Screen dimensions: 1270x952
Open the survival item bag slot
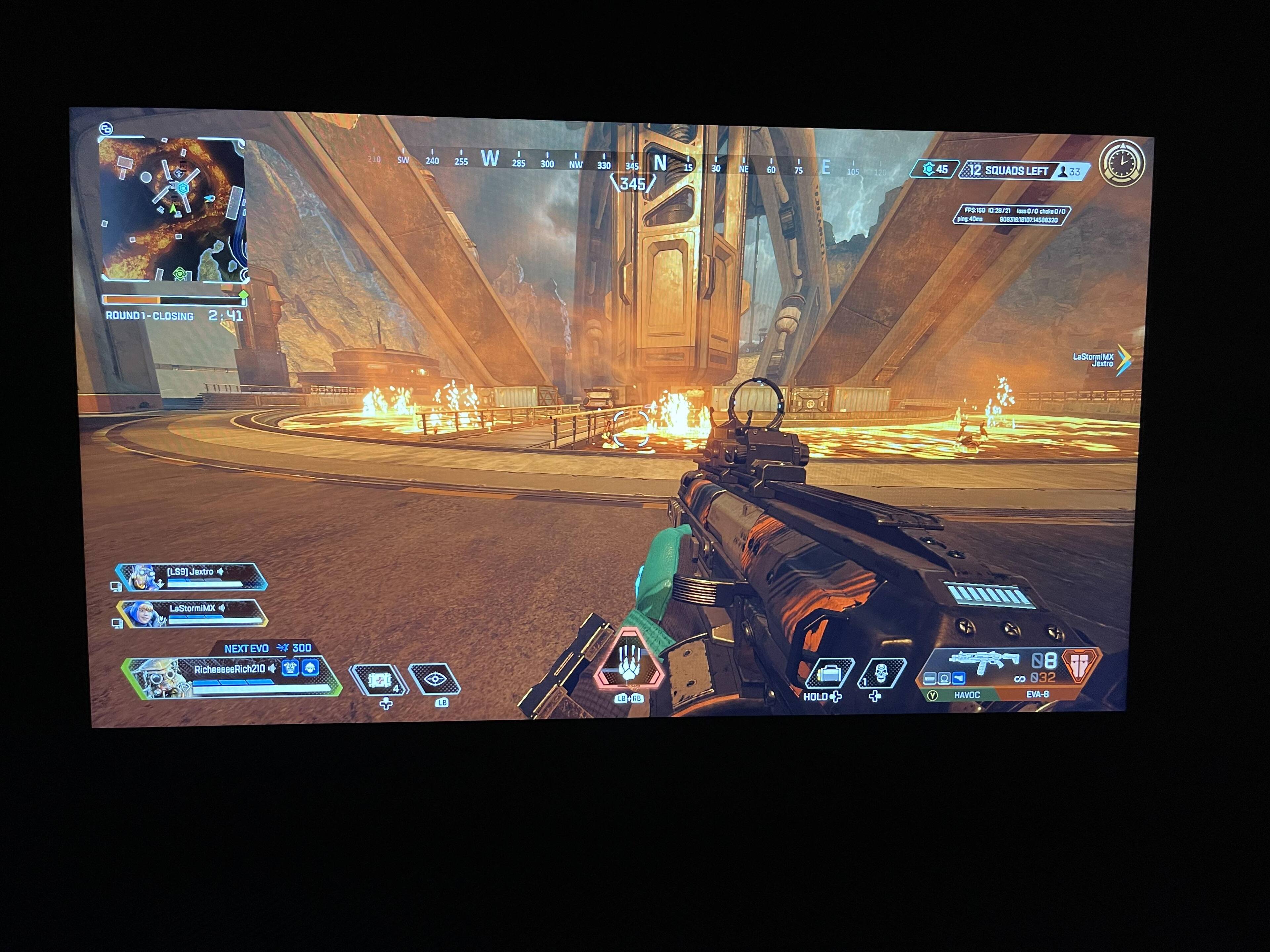tap(829, 673)
